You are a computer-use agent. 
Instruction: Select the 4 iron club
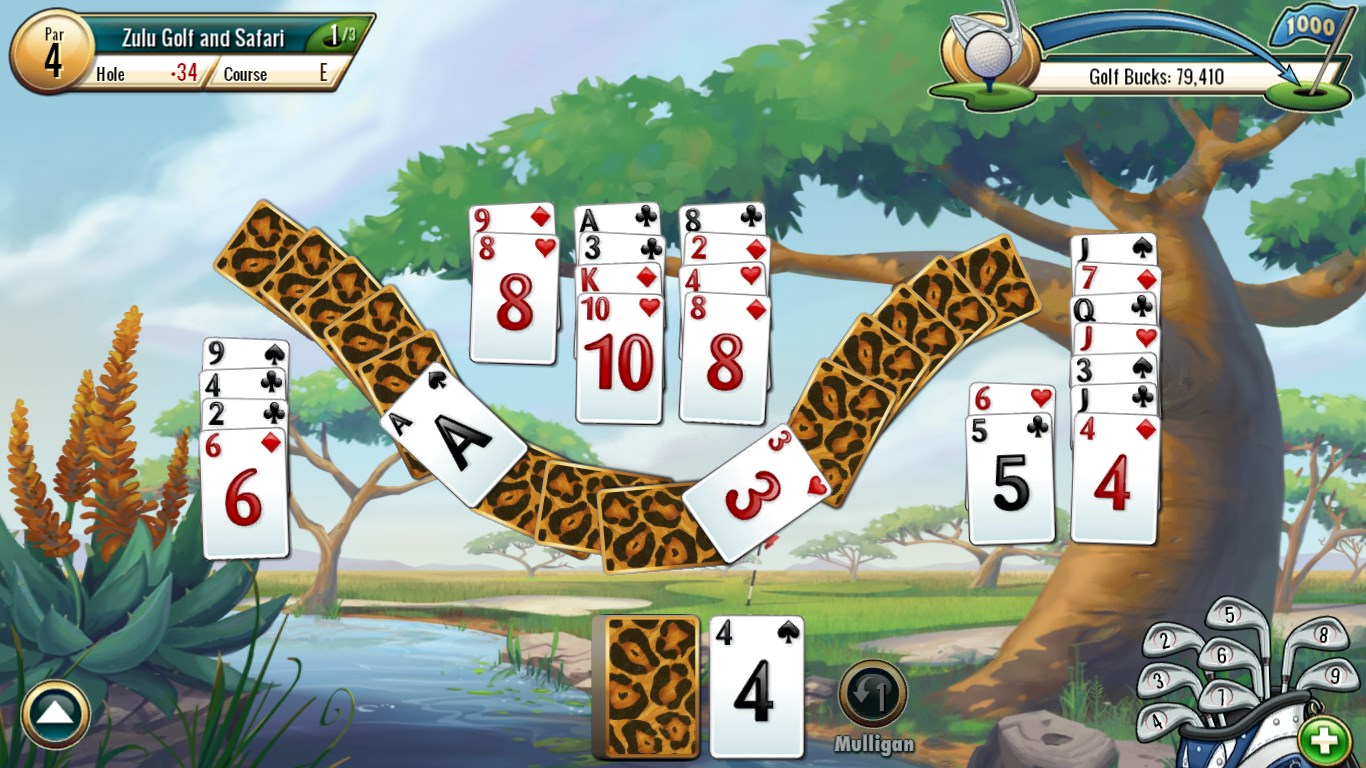coord(1157,721)
